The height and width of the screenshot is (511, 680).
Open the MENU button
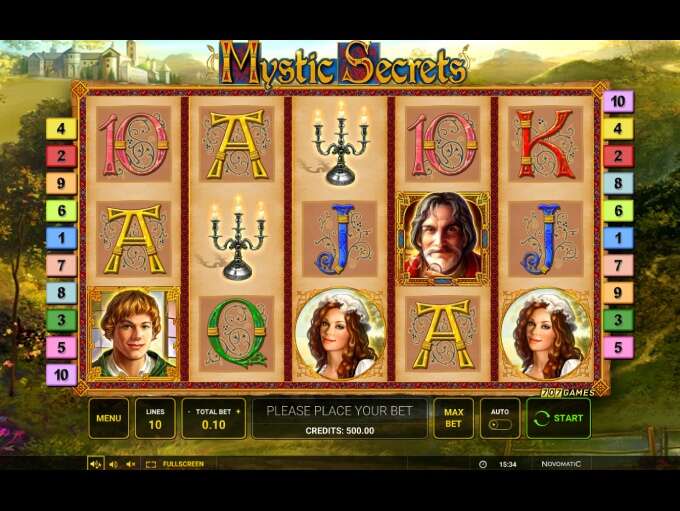[x=108, y=418]
